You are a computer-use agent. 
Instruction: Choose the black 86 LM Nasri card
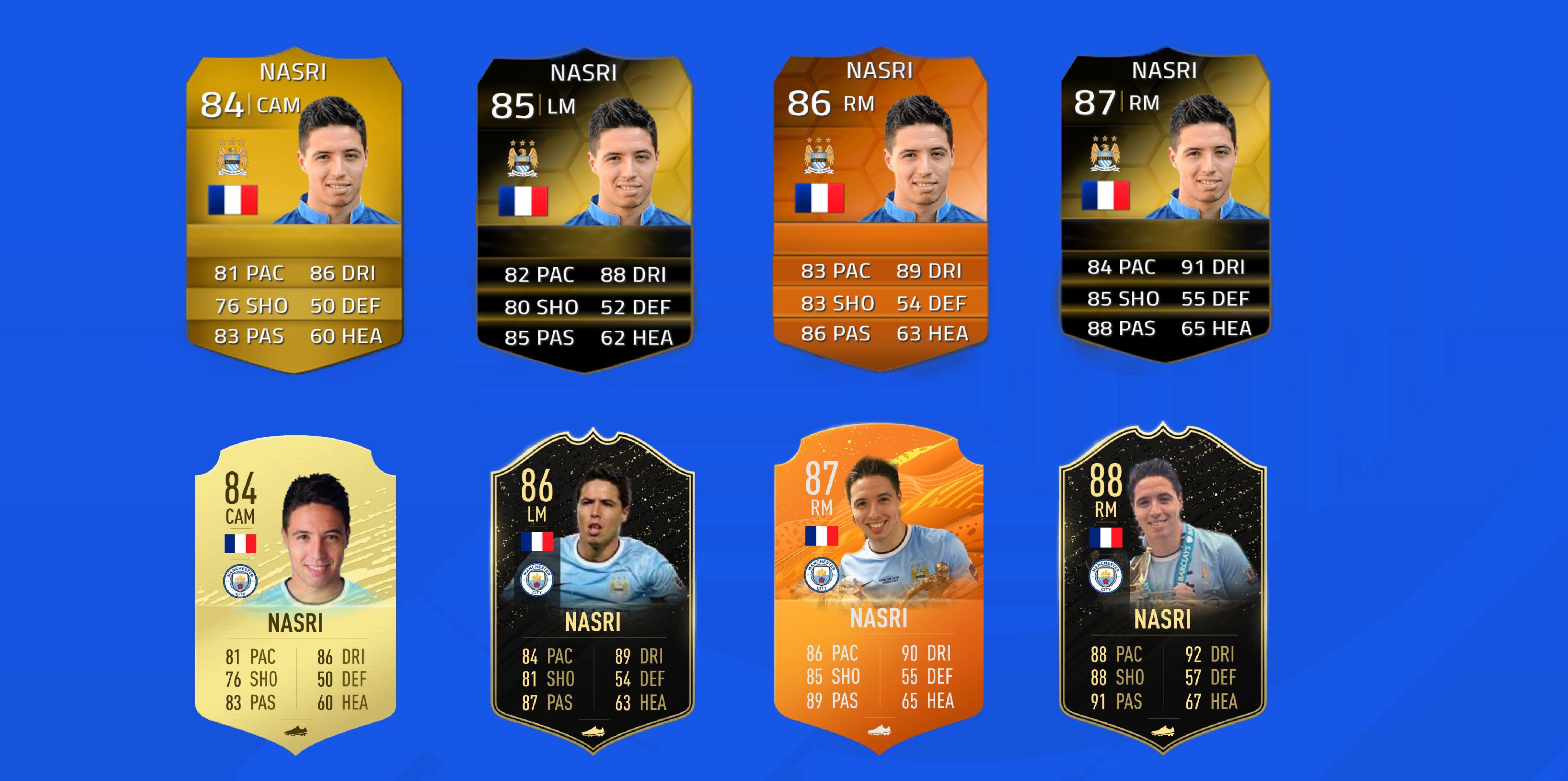[x=592, y=593]
